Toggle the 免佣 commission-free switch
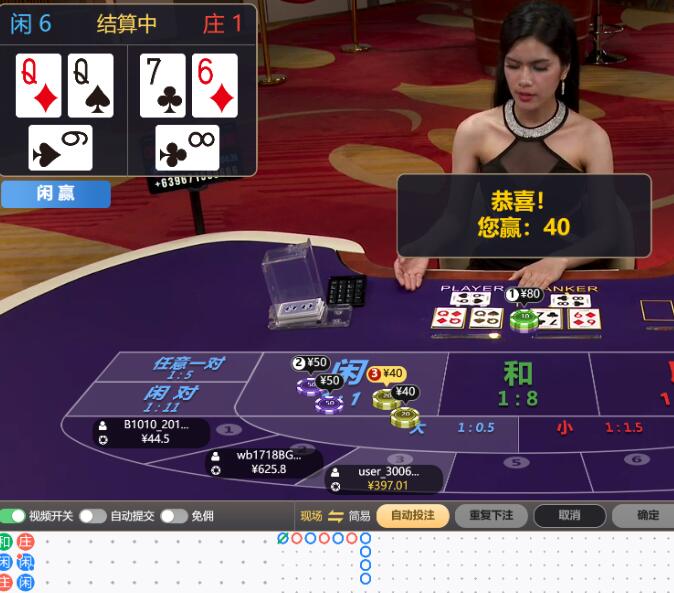Image resolution: width=674 pixels, height=593 pixels. pyautogui.click(x=173, y=516)
